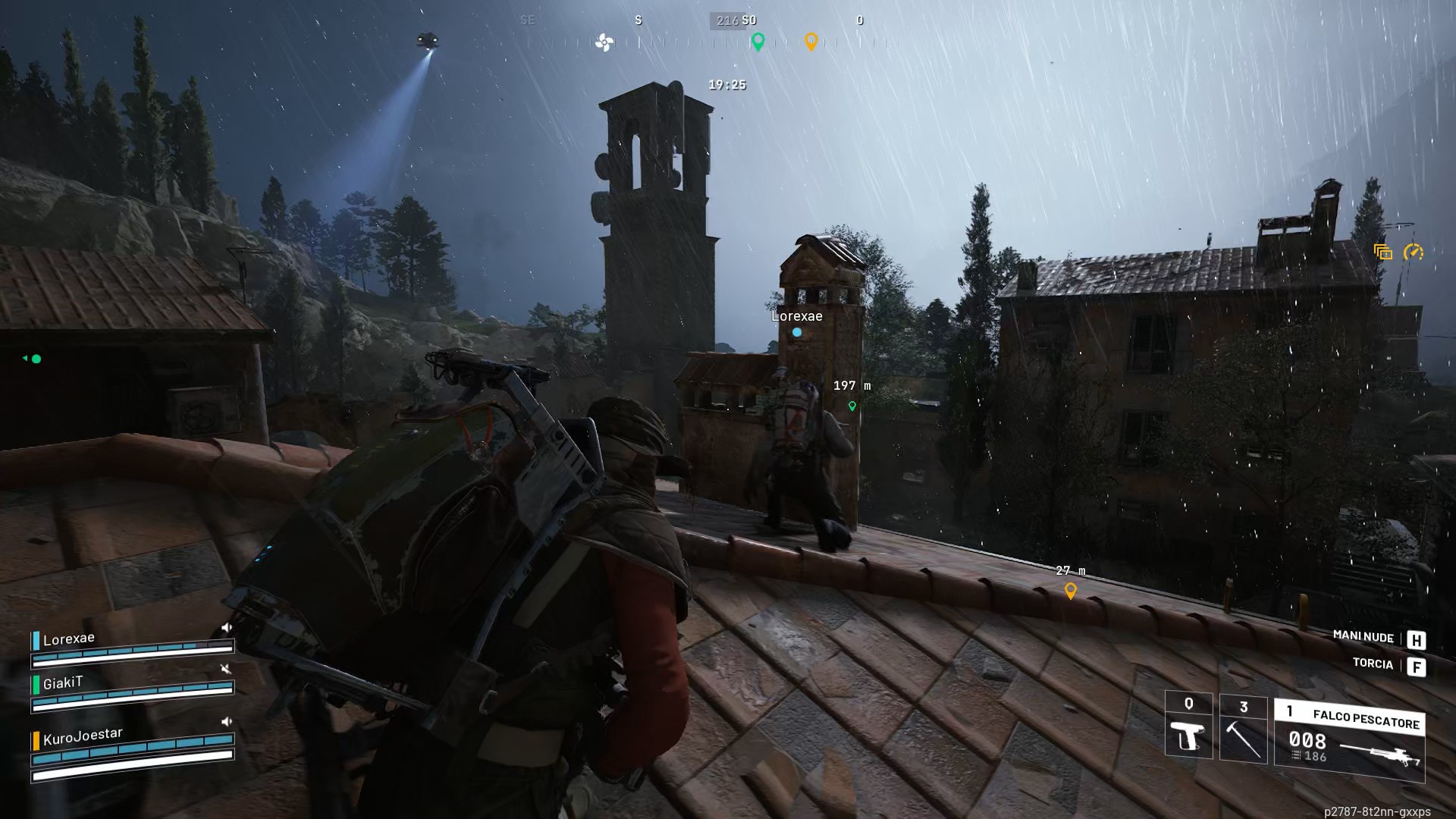Image resolution: width=1456 pixels, height=819 pixels.
Task: Click the yellow stacked-frames killcam icon
Action: click(x=1383, y=250)
